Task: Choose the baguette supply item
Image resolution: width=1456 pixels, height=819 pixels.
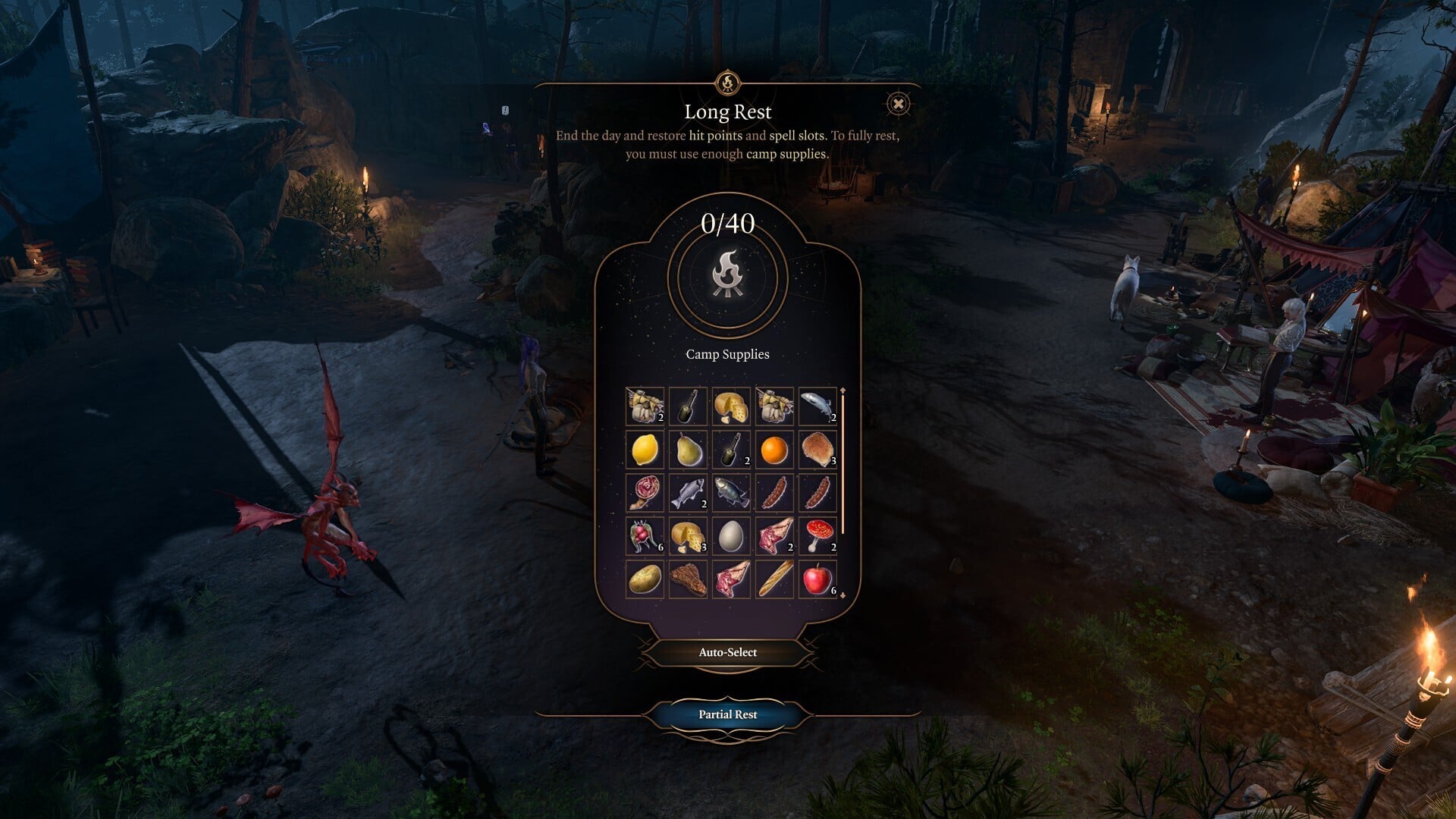Action: (775, 577)
